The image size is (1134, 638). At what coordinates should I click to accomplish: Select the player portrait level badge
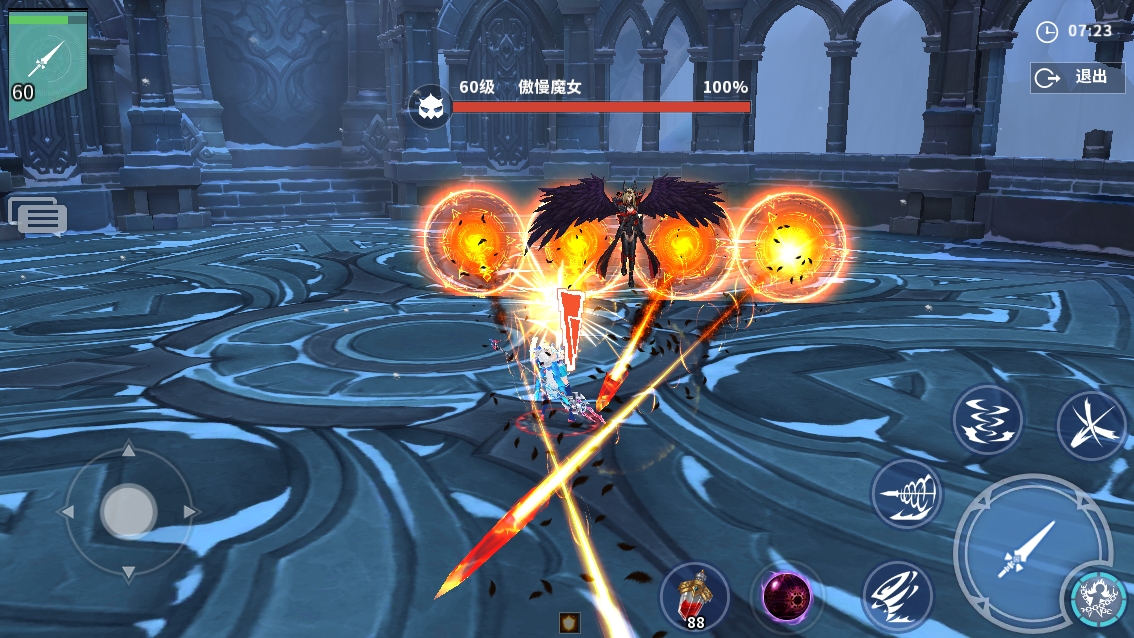click(47, 64)
